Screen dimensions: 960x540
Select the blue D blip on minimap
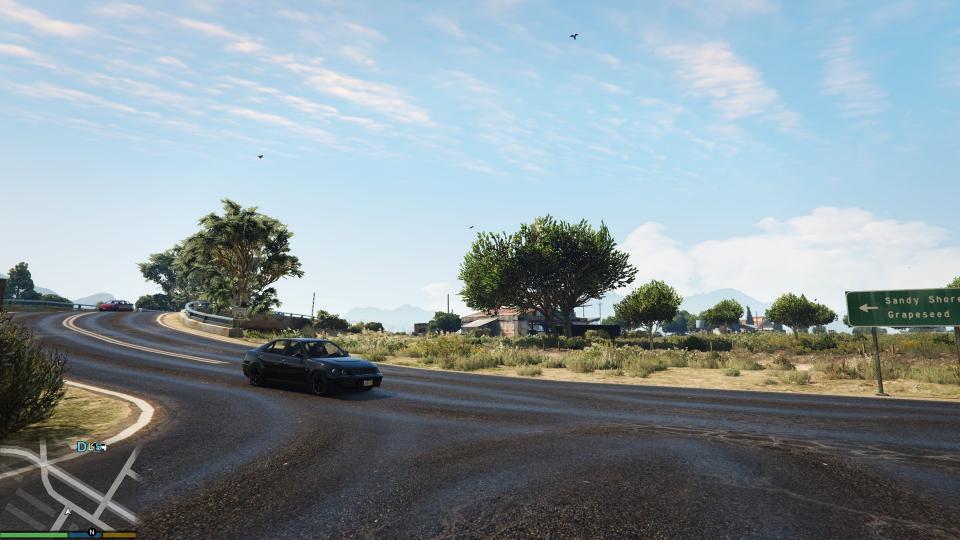(x=83, y=446)
